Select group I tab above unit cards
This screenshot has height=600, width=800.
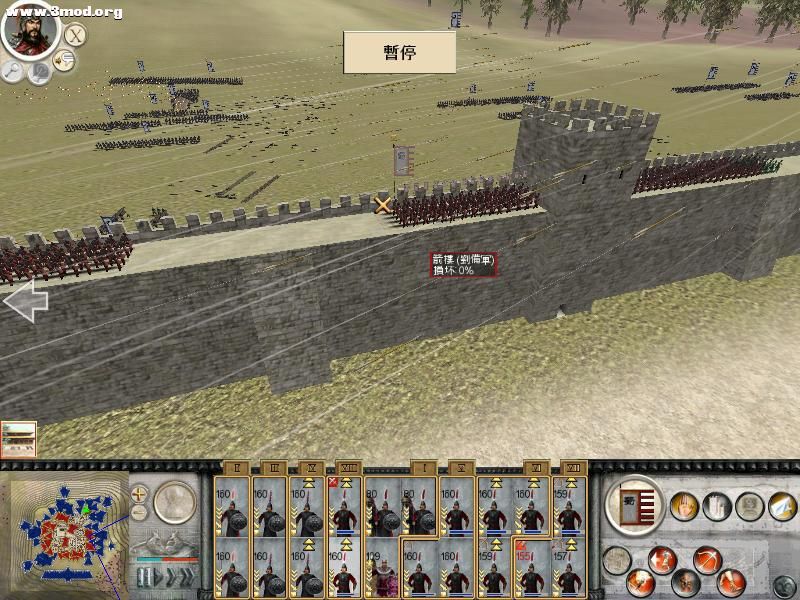pos(421,467)
